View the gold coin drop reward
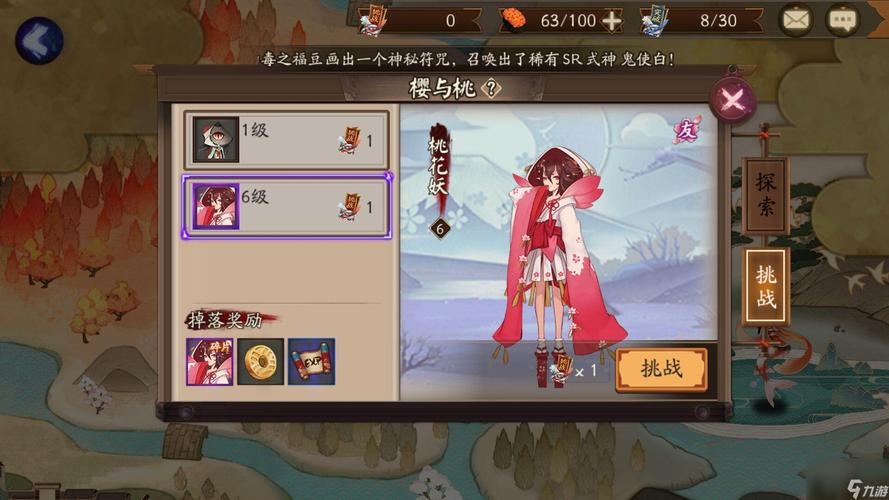 tap(261, 362)
